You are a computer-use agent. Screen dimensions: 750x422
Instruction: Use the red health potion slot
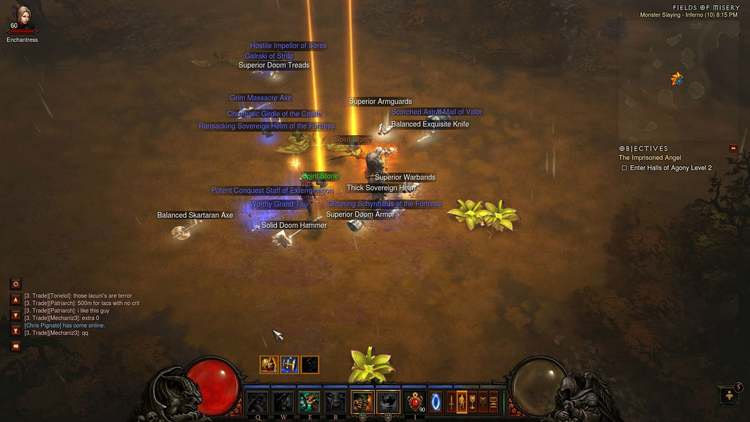414,402
